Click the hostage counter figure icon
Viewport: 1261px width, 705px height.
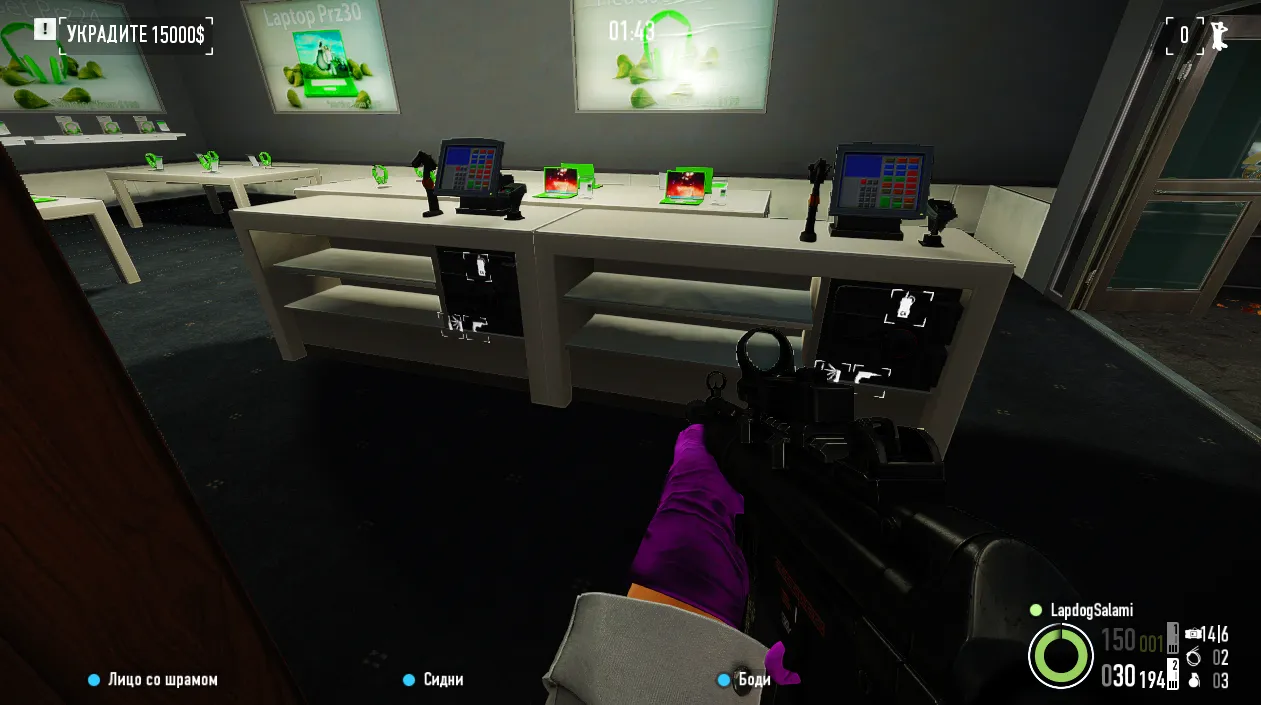(1218, 35)
